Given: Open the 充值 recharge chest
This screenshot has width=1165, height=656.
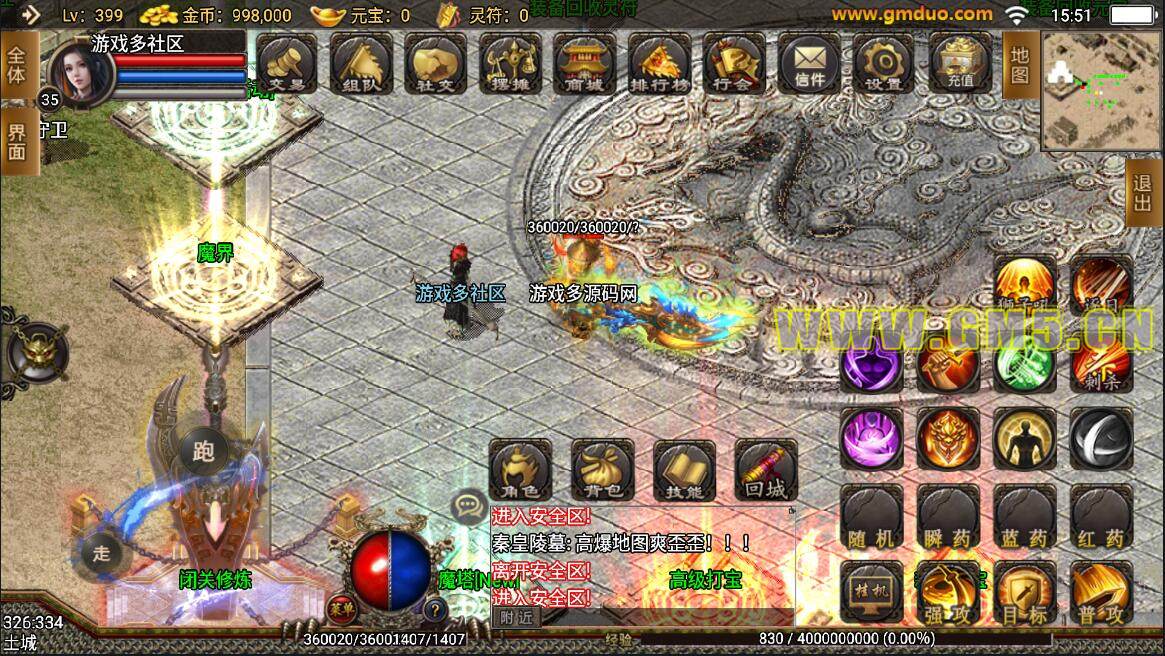Looking at the screenshot, I should click(960, 63).
